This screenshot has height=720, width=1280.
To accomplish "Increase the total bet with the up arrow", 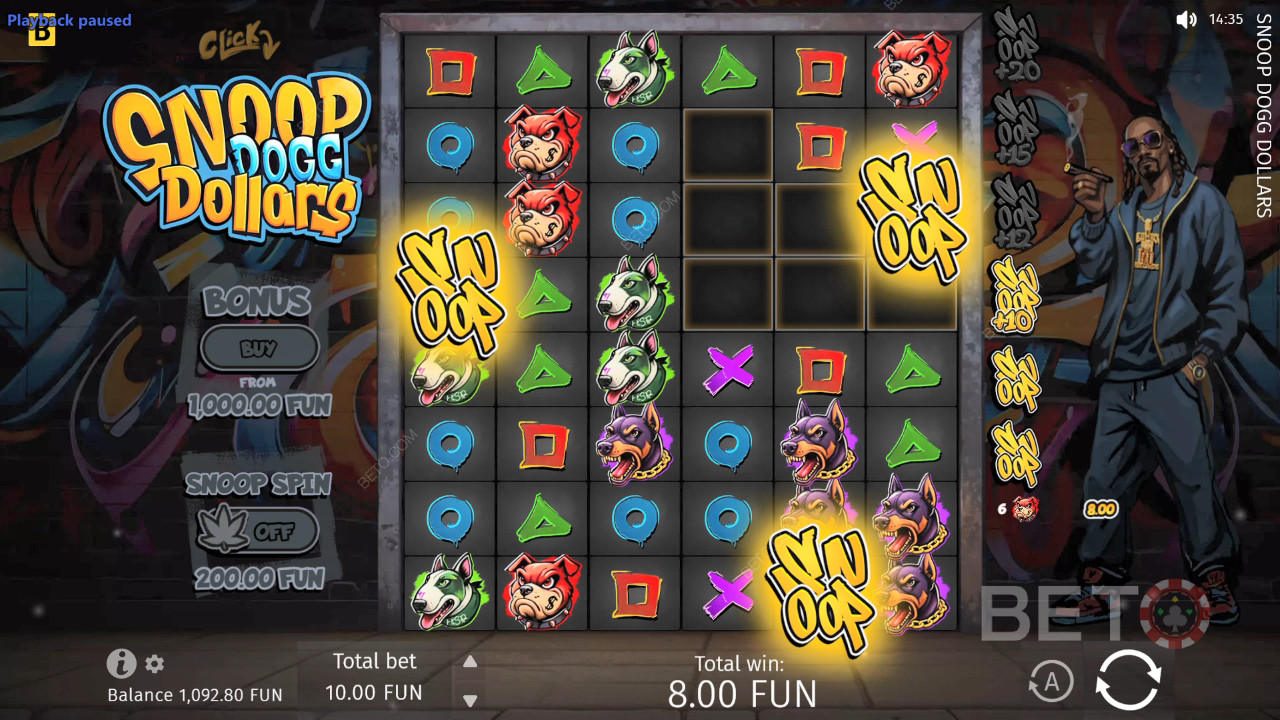I will pyautogui.click(x=470, y=661).
